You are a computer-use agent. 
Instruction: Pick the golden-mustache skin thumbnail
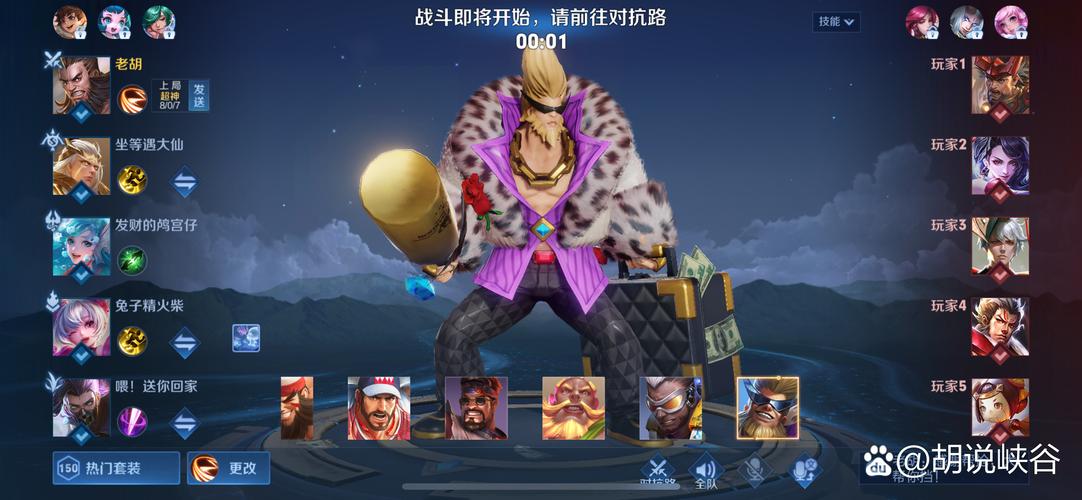(x=573, y=407)
